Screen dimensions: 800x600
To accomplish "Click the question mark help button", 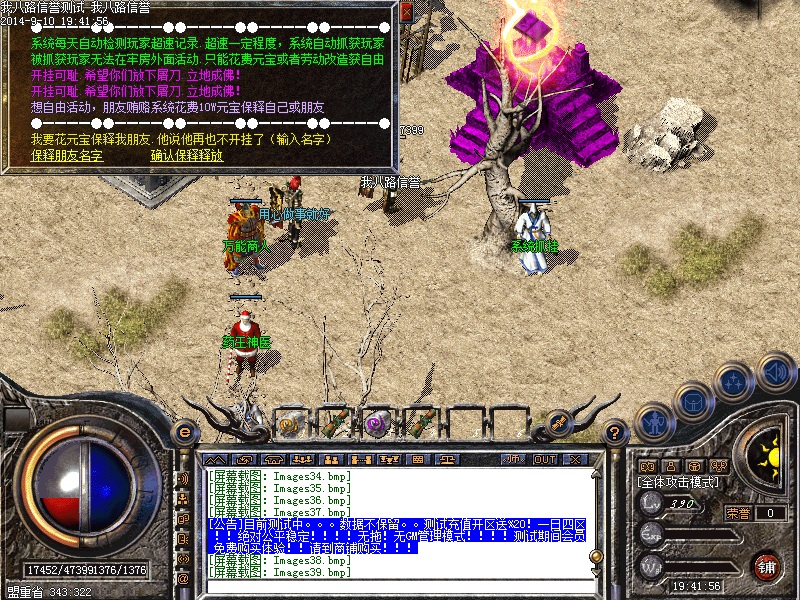I will 617,432.
